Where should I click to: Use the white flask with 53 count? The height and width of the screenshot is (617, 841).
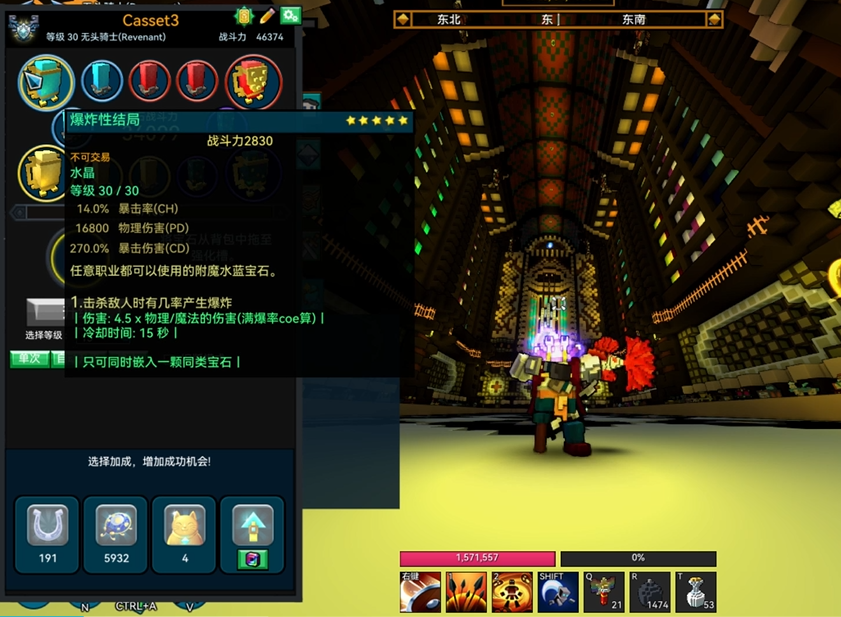pos(696,592)
